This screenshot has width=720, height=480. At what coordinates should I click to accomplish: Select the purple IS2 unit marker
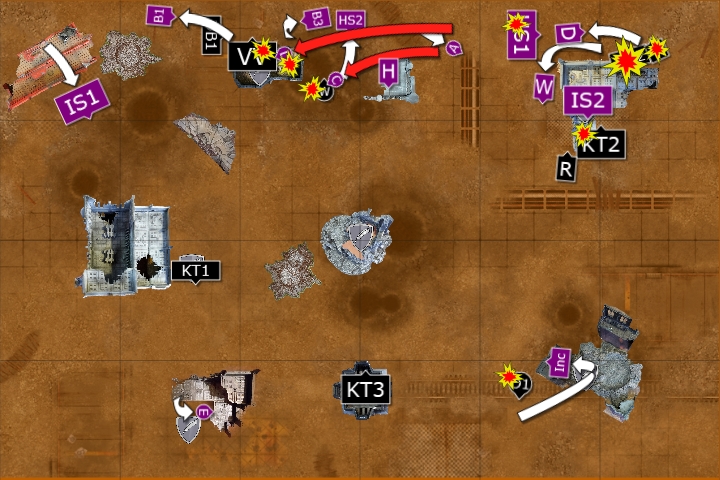(587, 100)
